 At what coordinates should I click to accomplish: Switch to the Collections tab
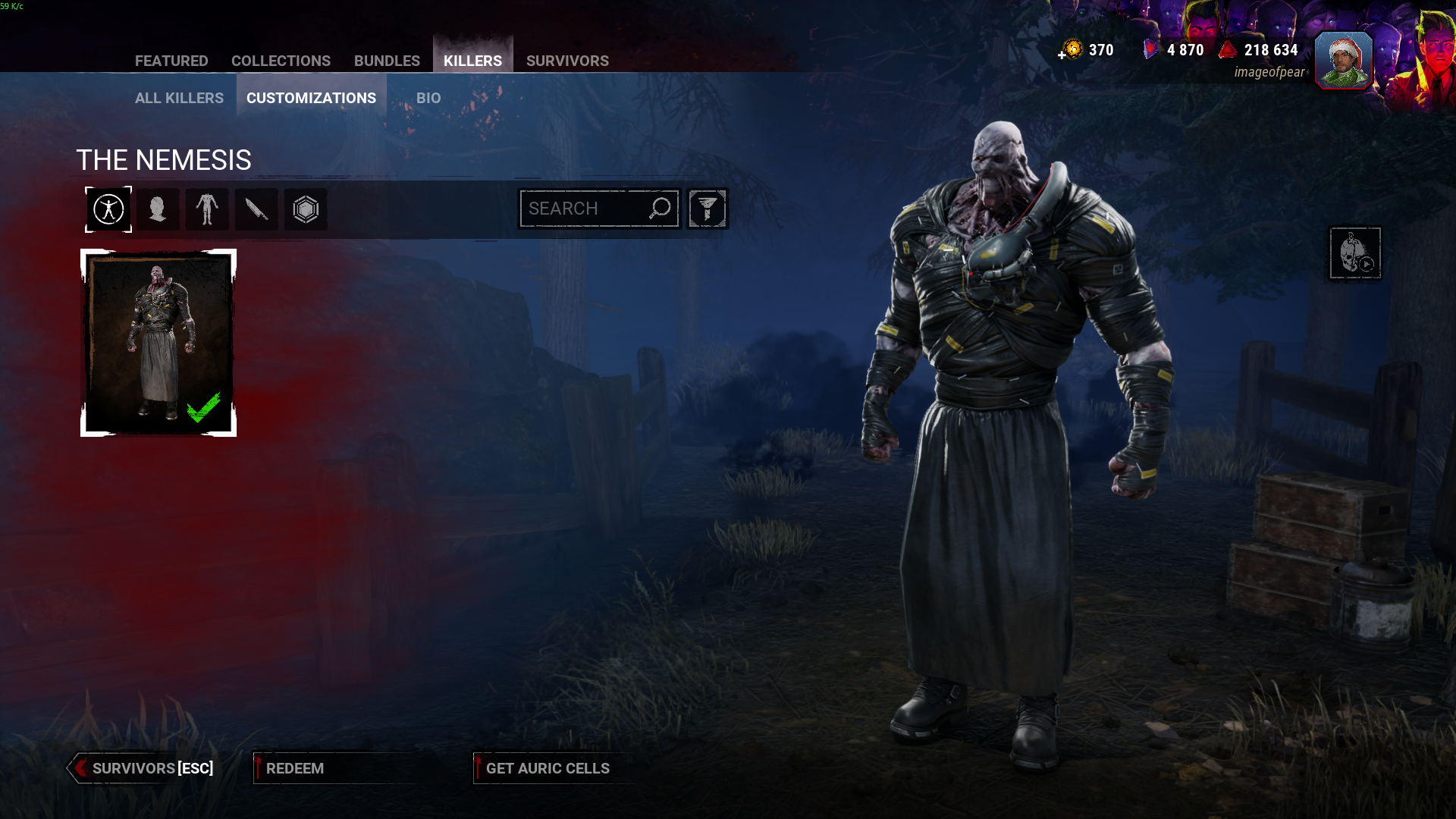[x=281, y=61]
